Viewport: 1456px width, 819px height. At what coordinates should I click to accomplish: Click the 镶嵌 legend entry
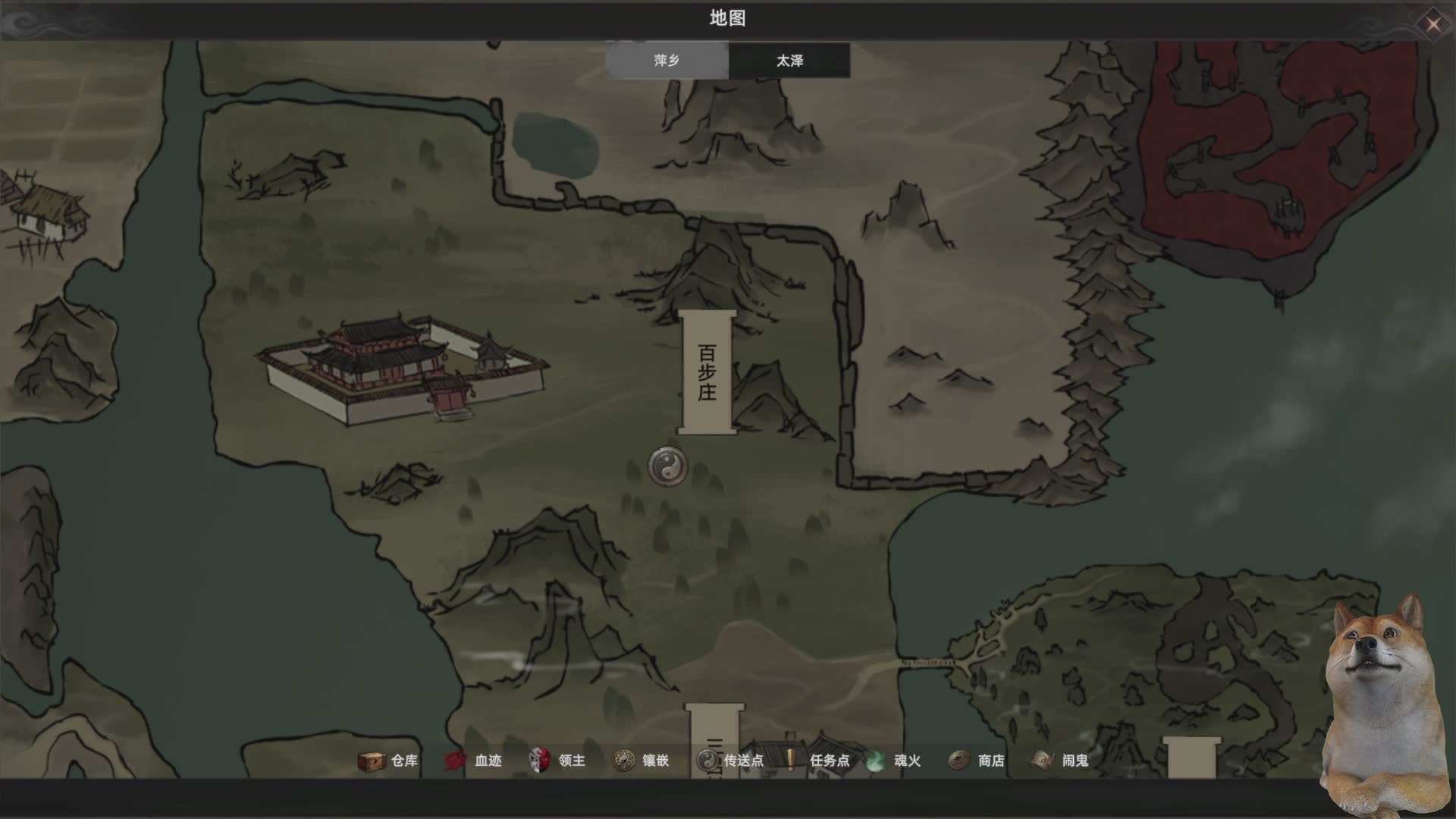tap(641, 761)
